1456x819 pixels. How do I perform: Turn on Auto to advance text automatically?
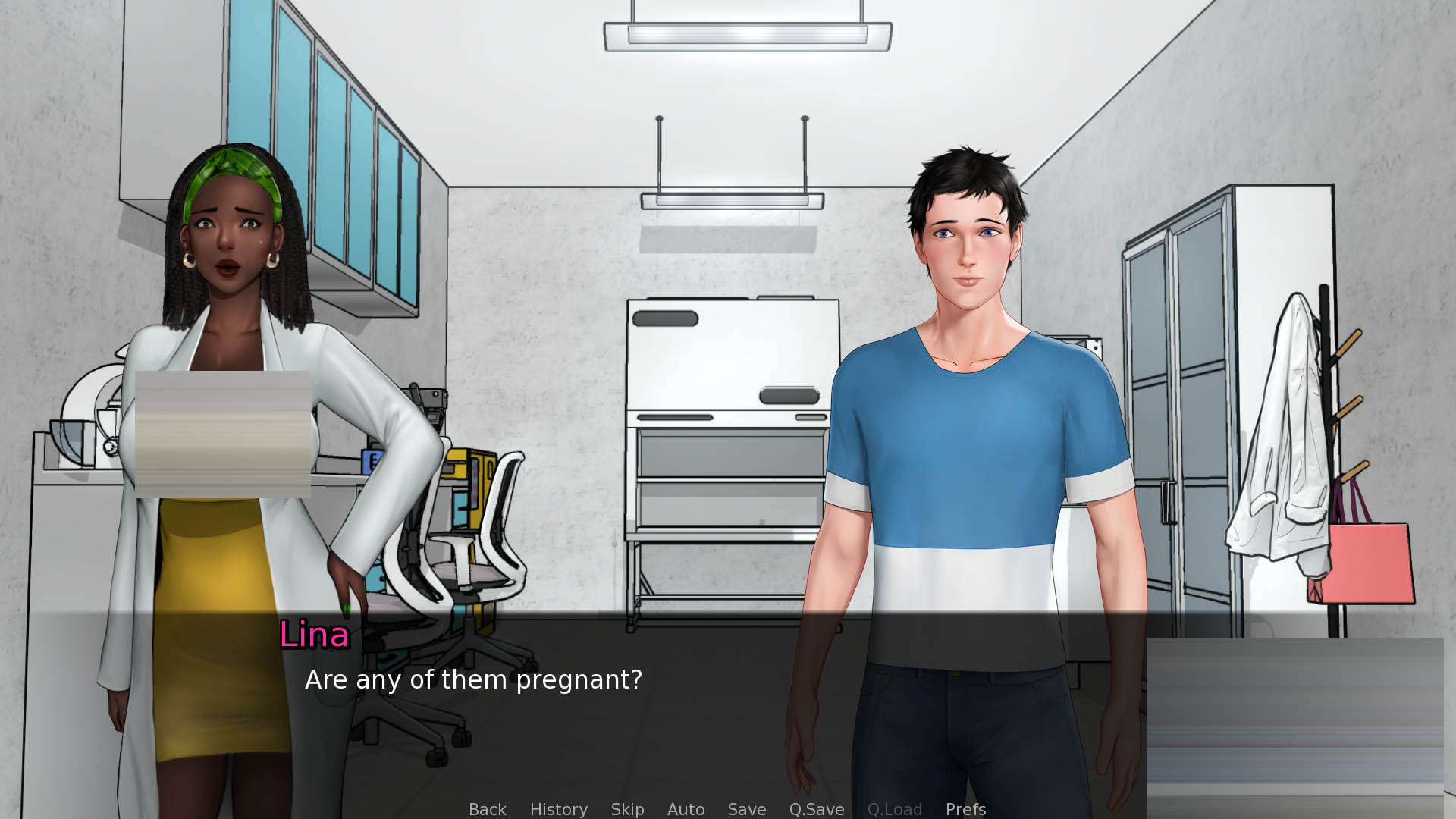coord(686,809)
